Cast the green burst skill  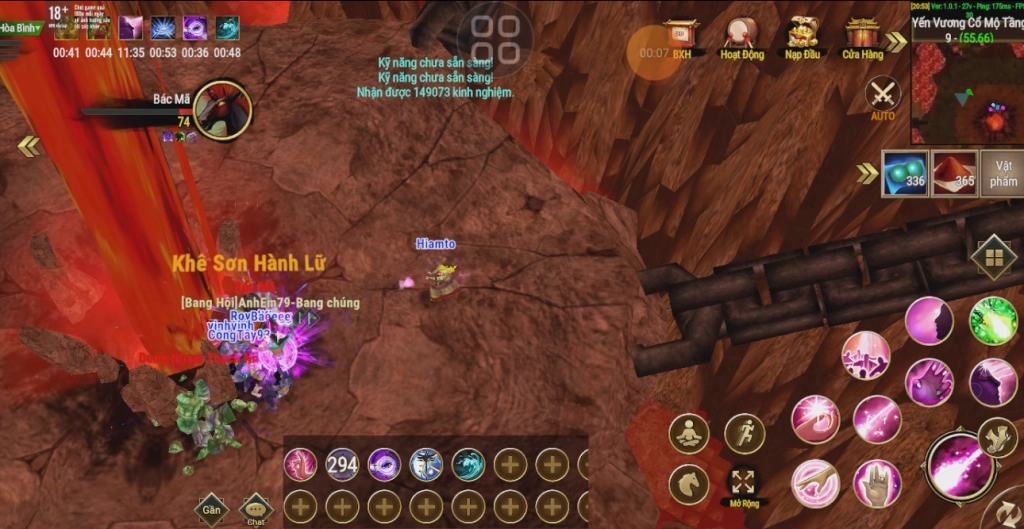point(992,321)
